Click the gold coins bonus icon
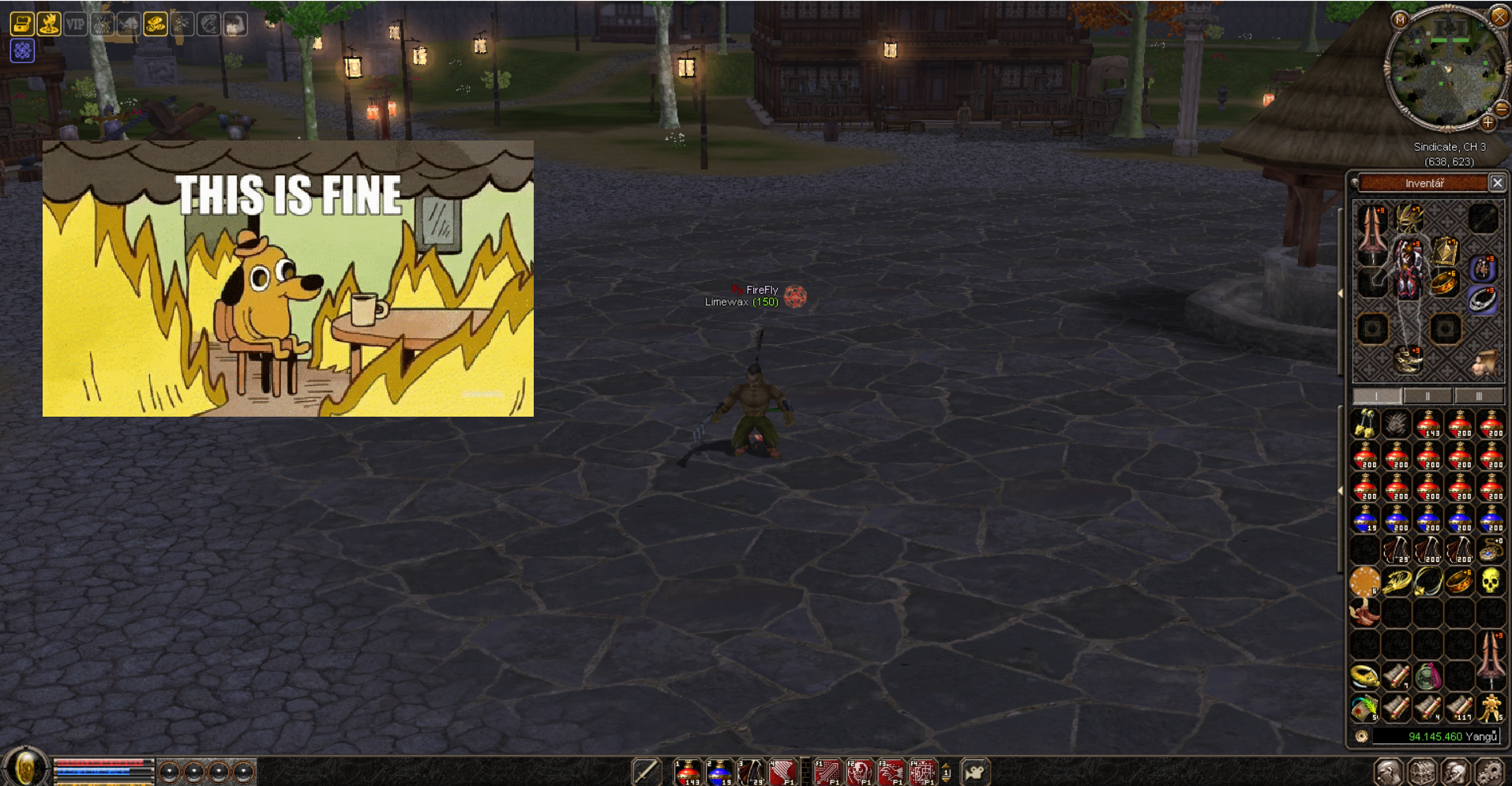 (x=156, y=24)
